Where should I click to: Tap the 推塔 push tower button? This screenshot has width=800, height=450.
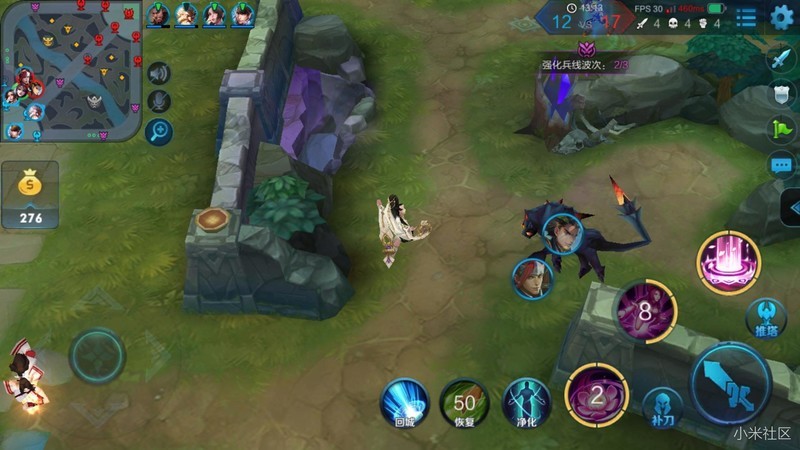tap(765, 318)
